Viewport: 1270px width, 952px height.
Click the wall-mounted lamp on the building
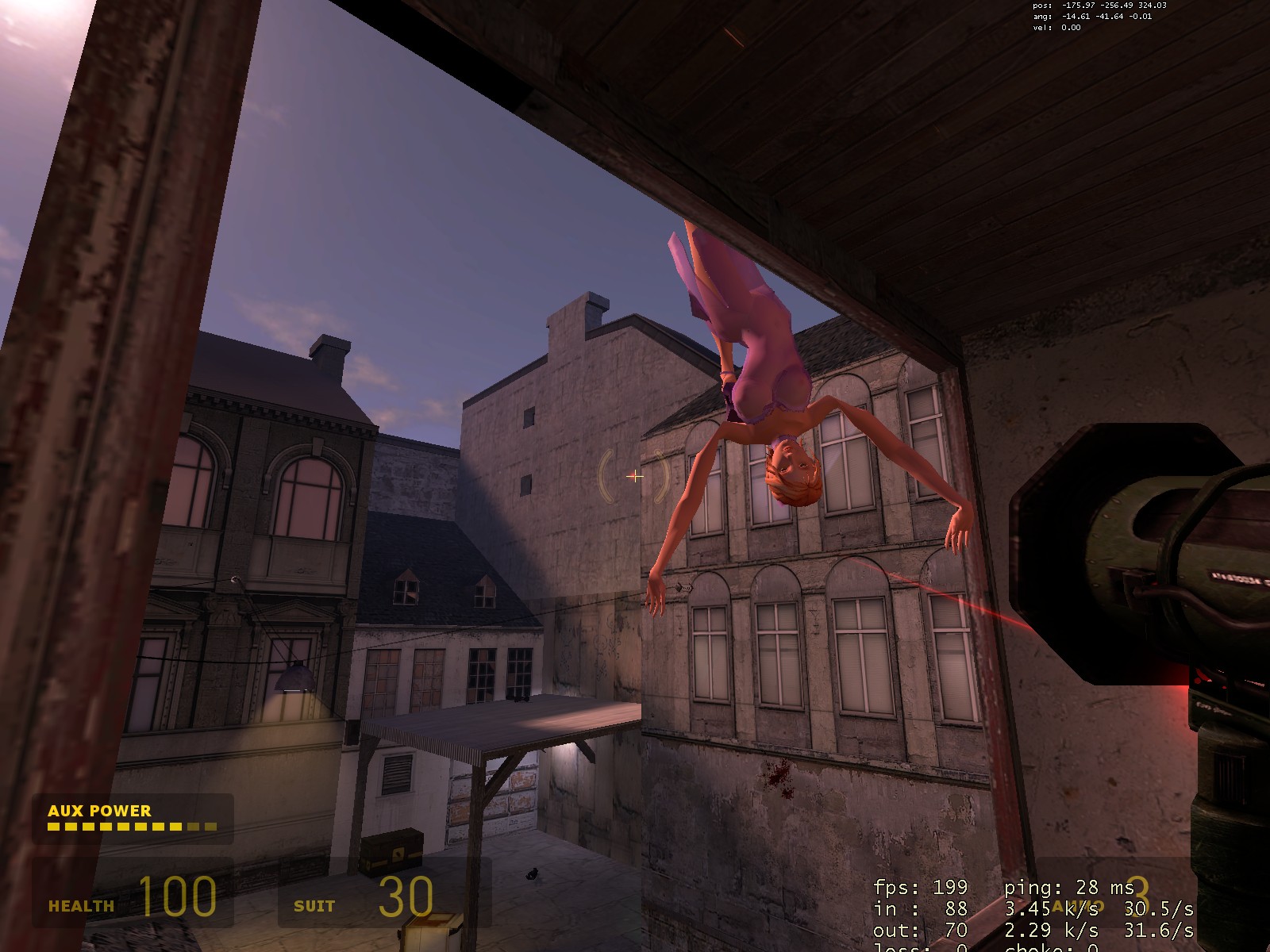[294, 678]
